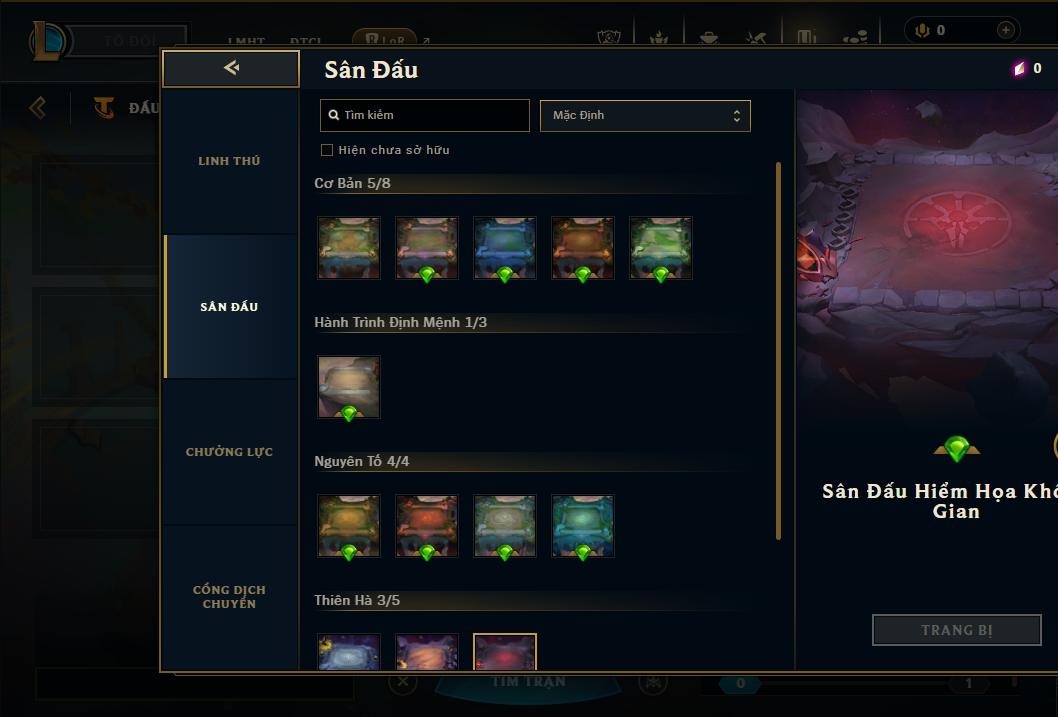Toggle the Hiện chưa sở hữu checkbox

pos(327,150)
